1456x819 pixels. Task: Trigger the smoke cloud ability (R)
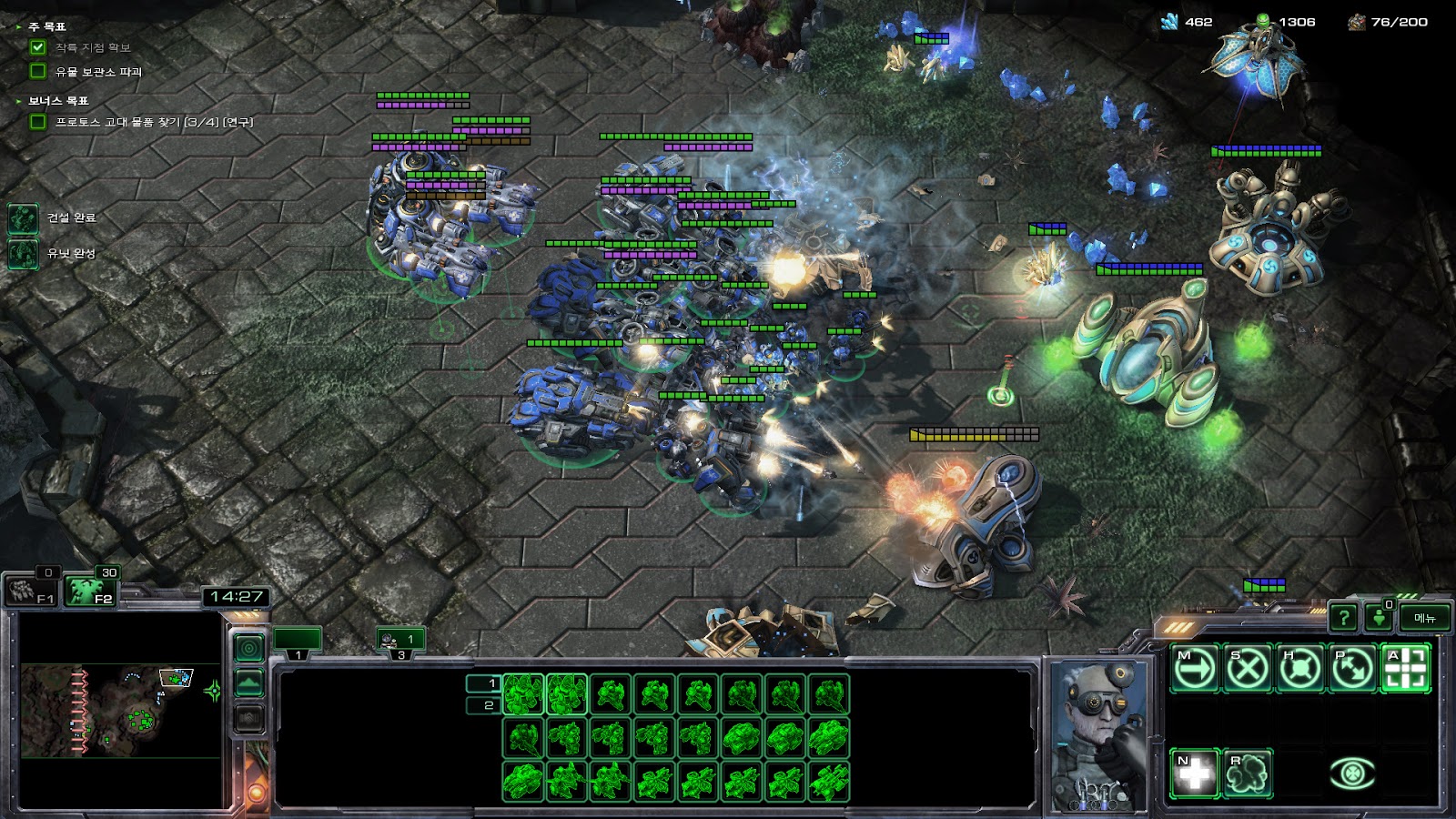1247,773
